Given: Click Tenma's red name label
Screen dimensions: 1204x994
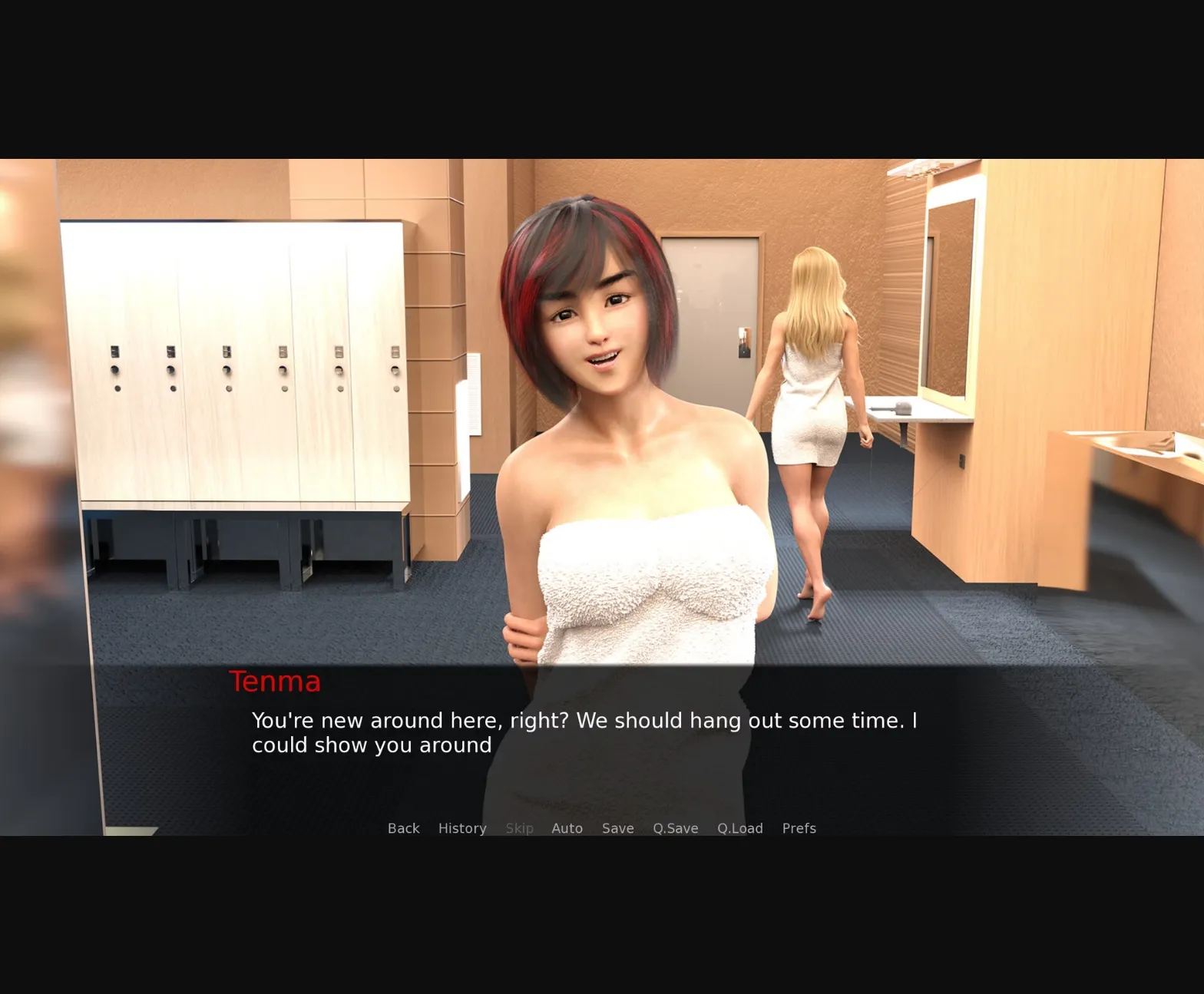Looking at the screenshot, I should 275,681.
